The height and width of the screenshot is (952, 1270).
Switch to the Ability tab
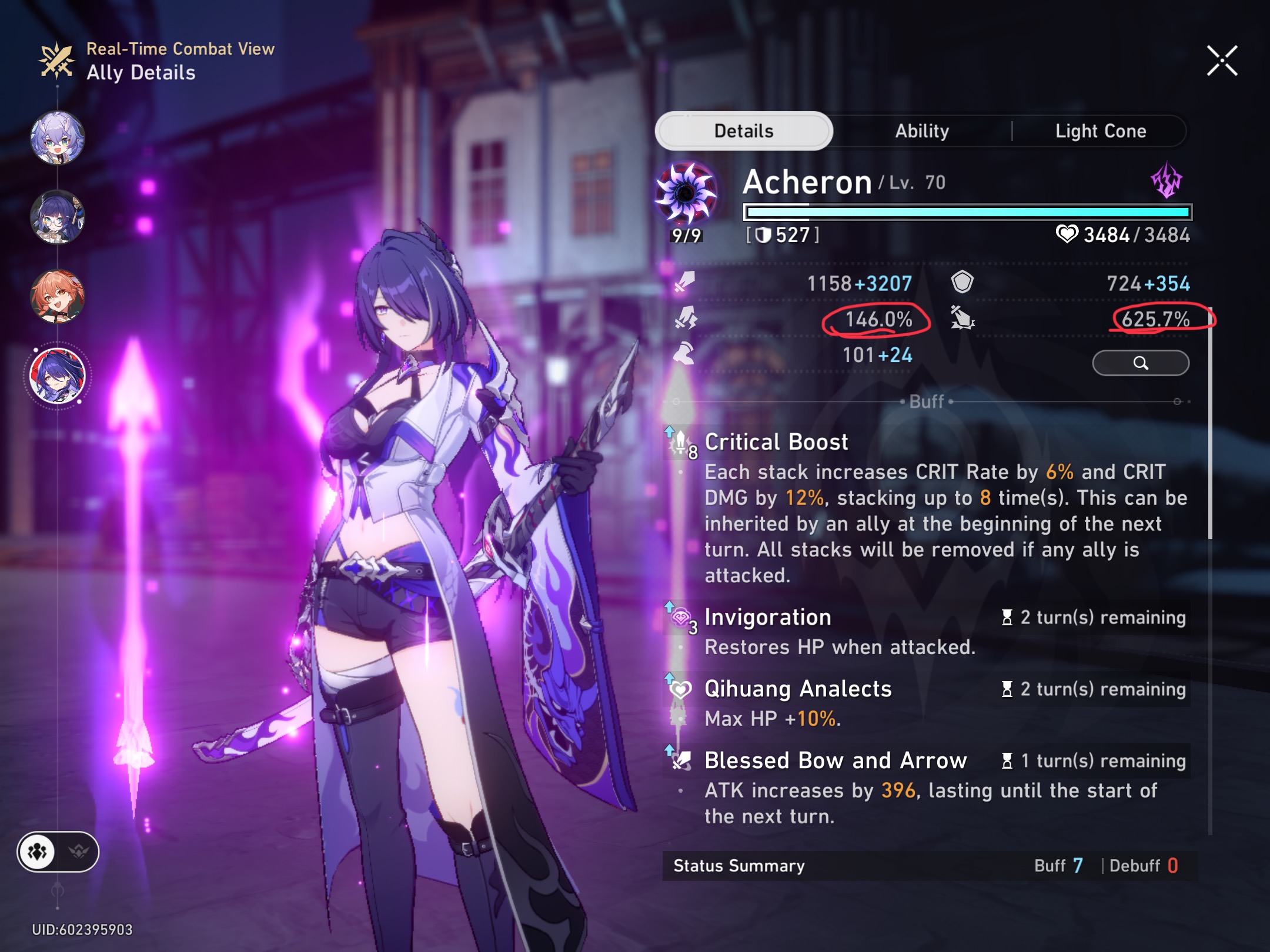(x=921, y=131)
